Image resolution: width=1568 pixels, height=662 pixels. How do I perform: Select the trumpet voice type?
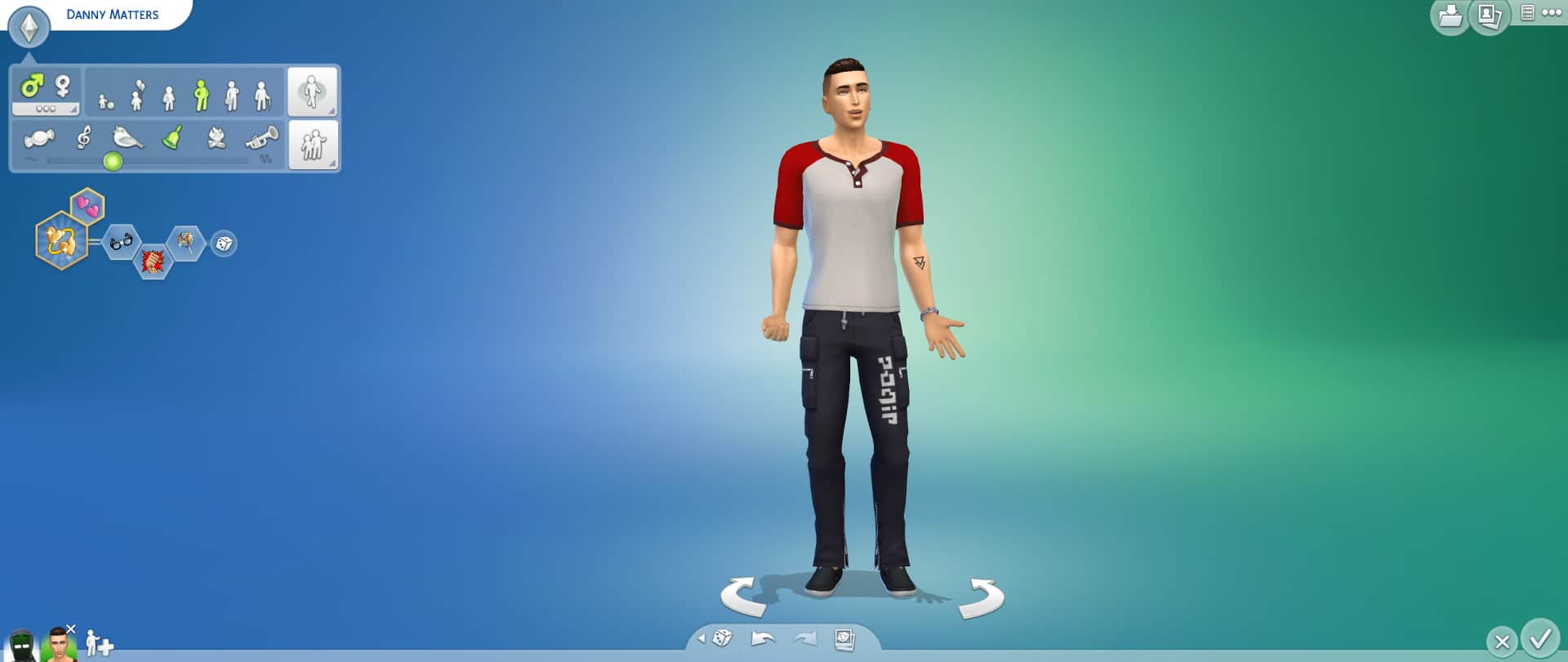262,137
